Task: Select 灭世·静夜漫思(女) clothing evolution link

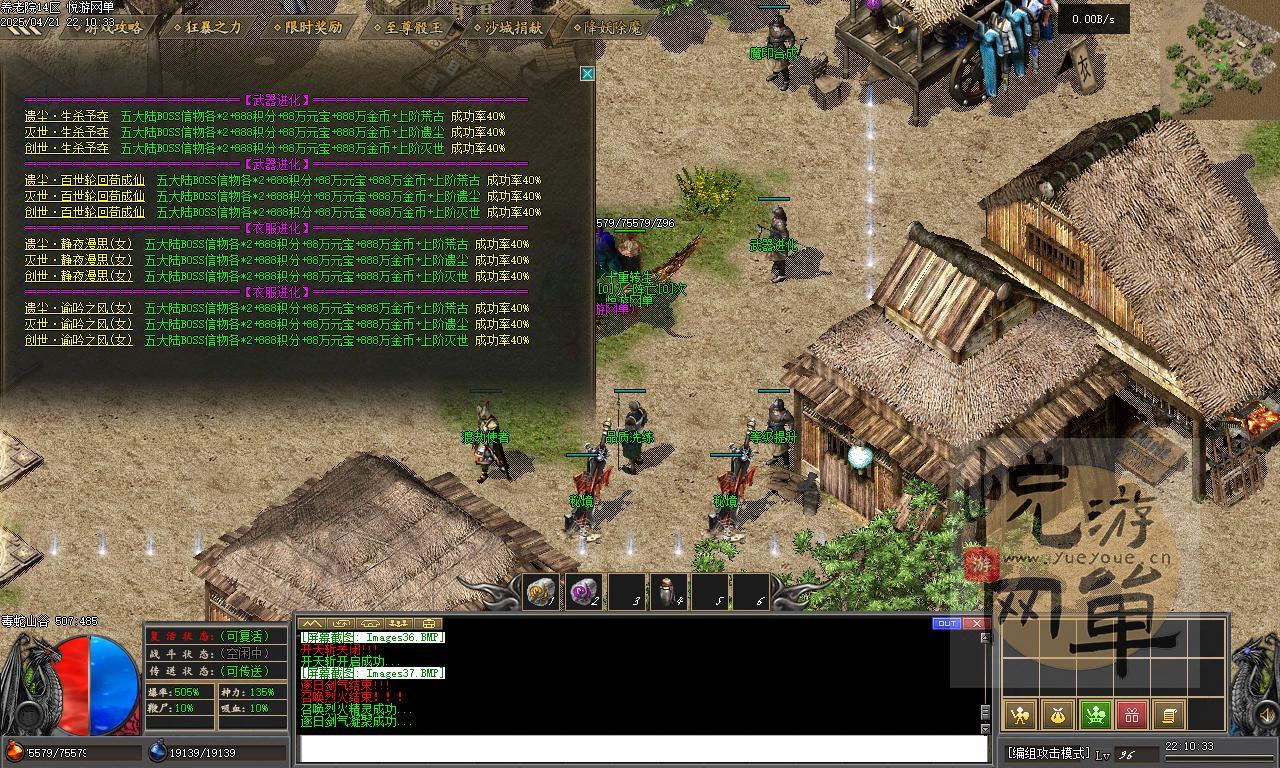Action: tap(78, 260)
